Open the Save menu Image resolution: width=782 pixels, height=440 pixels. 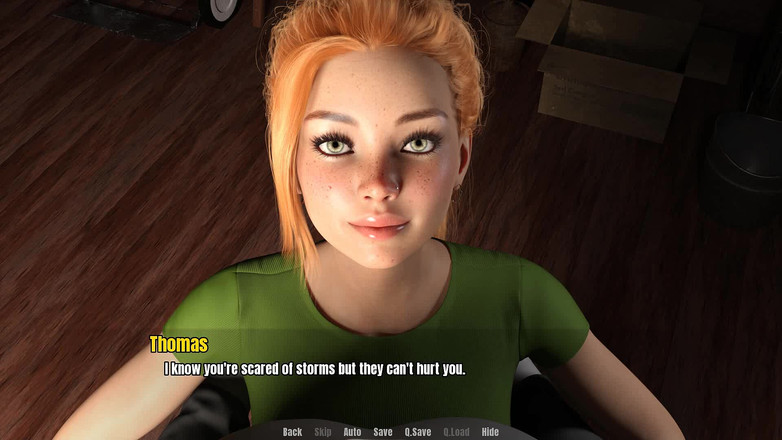click(383, 432)
